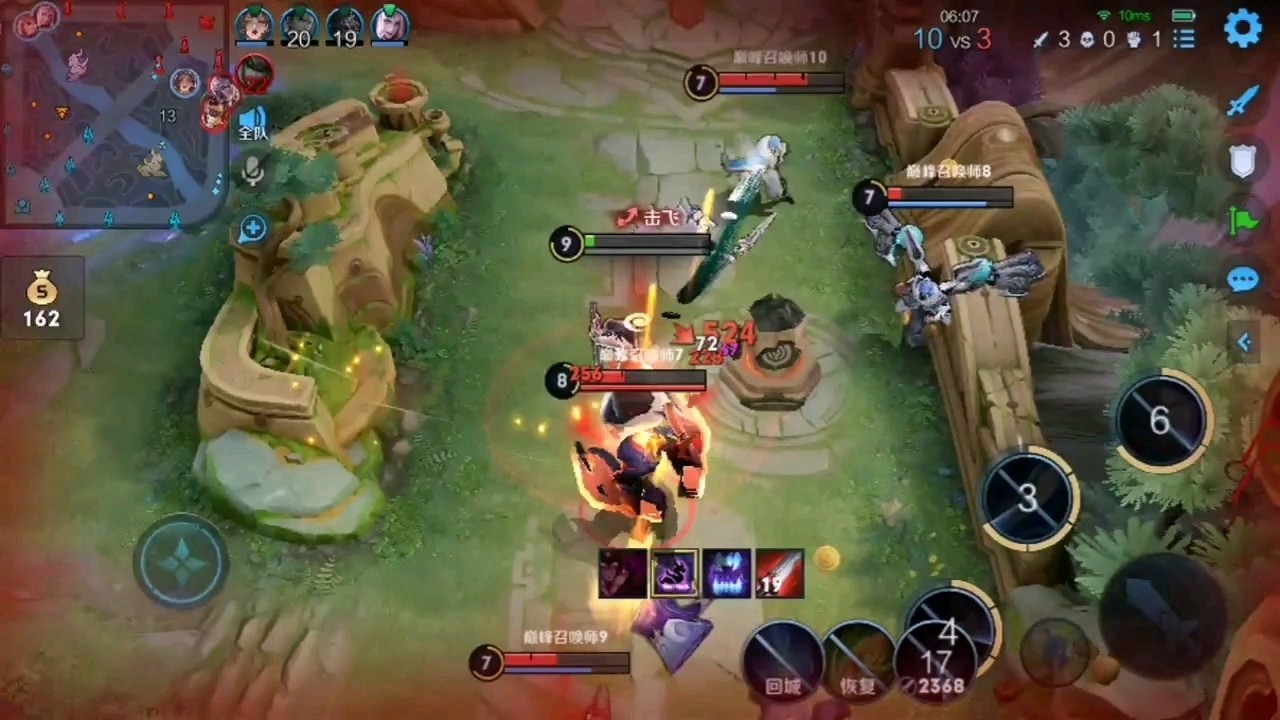Tap the virtual movement joystick
The height and width of the screenshot is (720, 1280).
coord(181,561)
